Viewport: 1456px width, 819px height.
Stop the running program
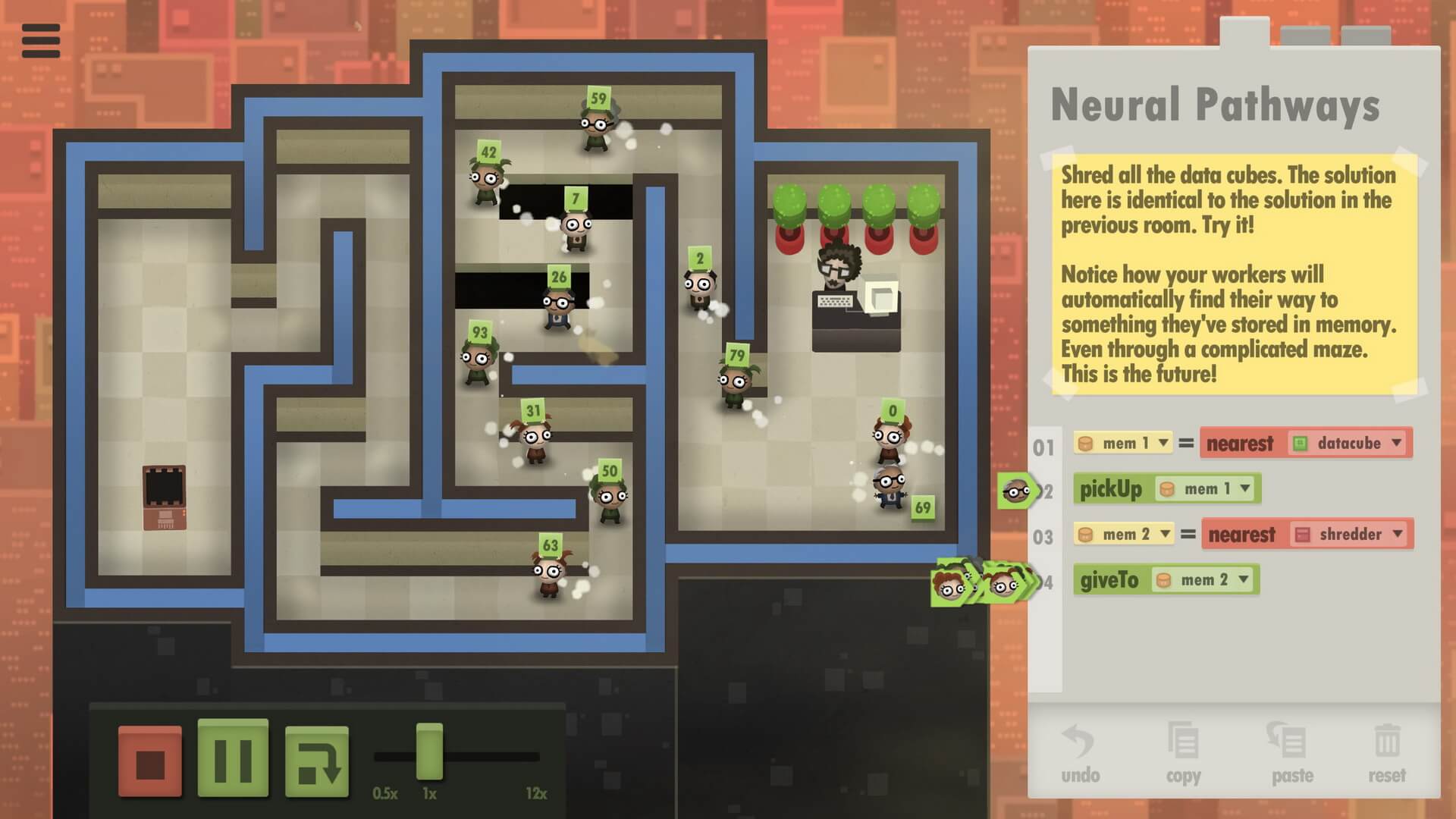pyautogui.click(x=150, y=761)
